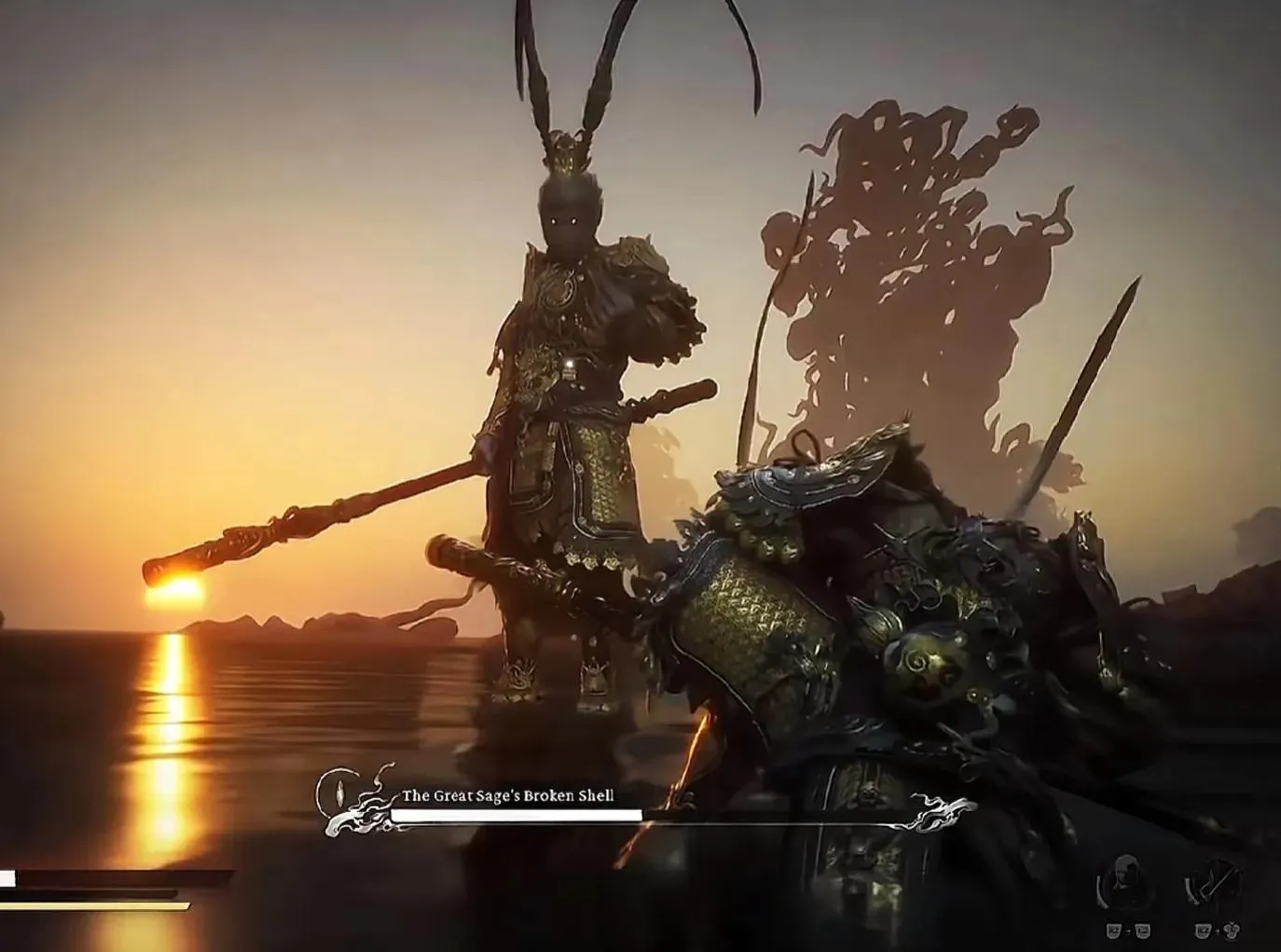This screenshot has height=952, width=1281.
Task: Activate the hooded figure spirit skill icon
Action: (1125, 880)
